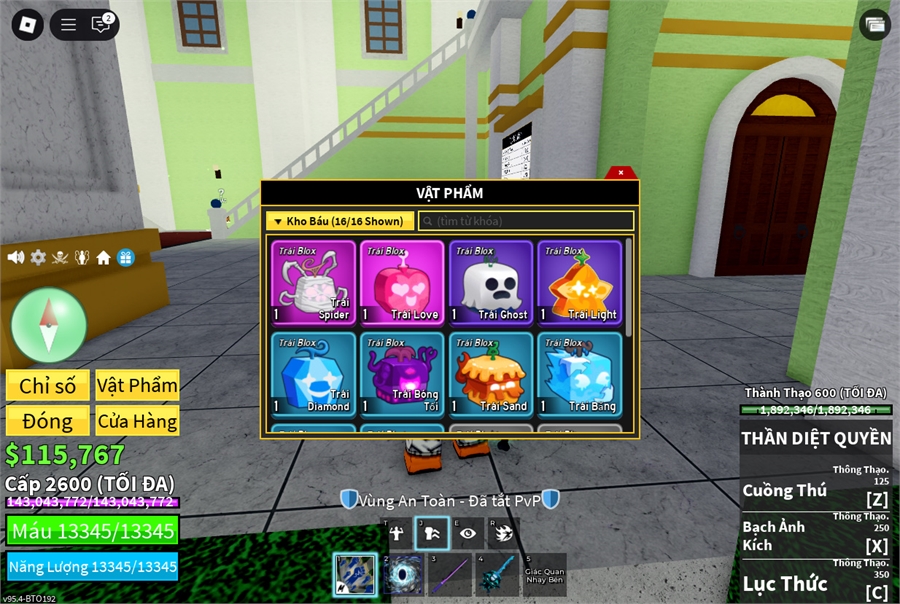Select the Trái Diamond fruit slot
Screen dimensions: 900x604
click(313, 374)
